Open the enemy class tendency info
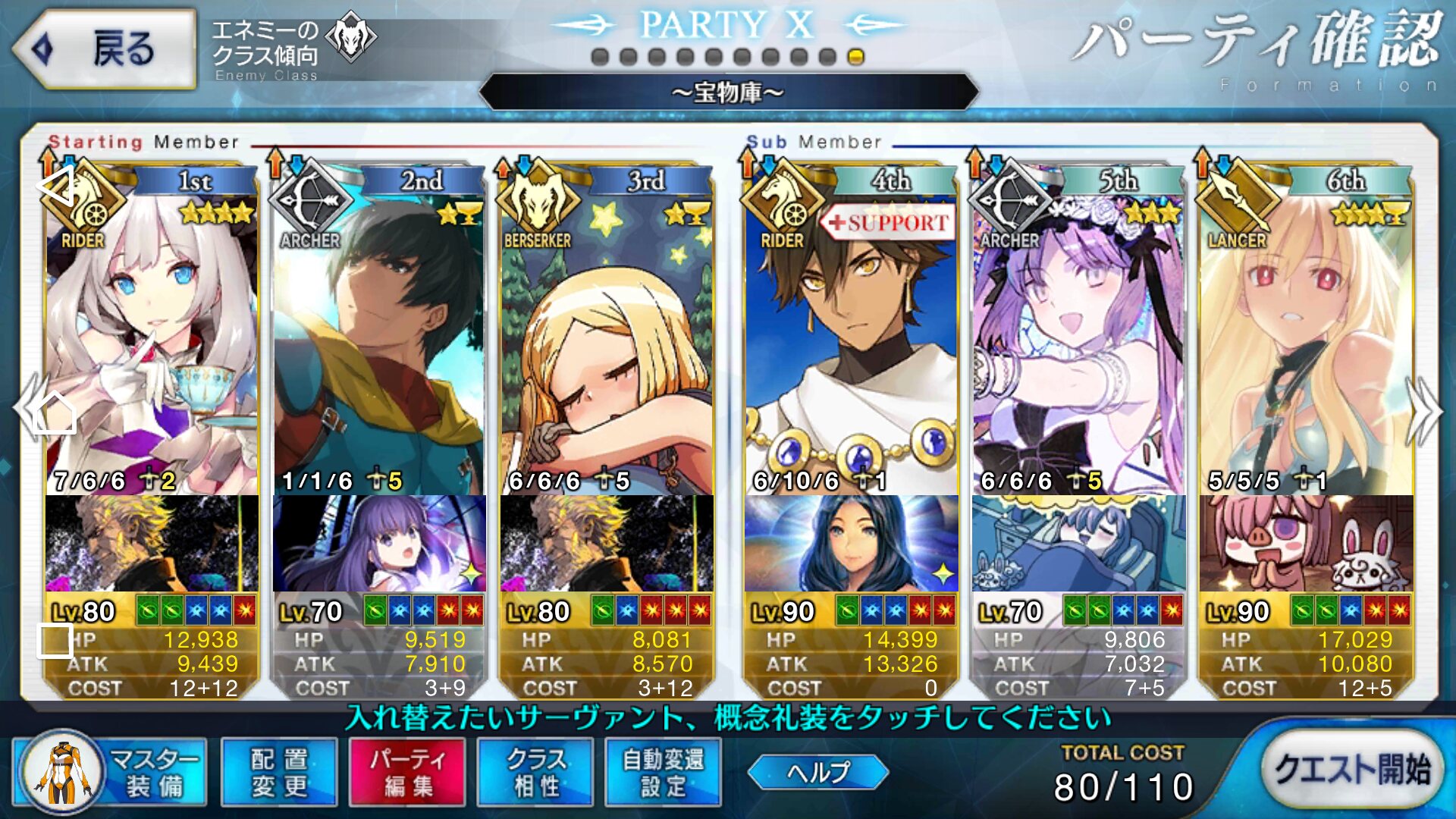1456x819 pixels. pos(292,45)
